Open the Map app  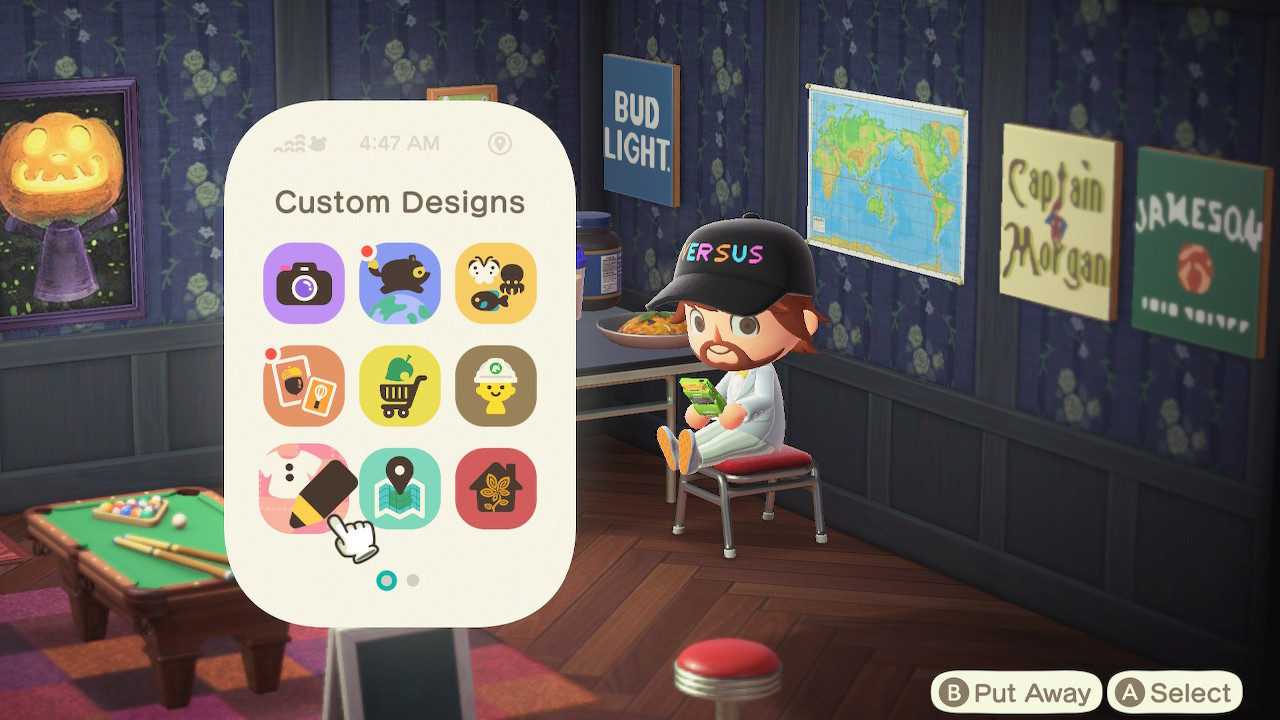point(400,487)
